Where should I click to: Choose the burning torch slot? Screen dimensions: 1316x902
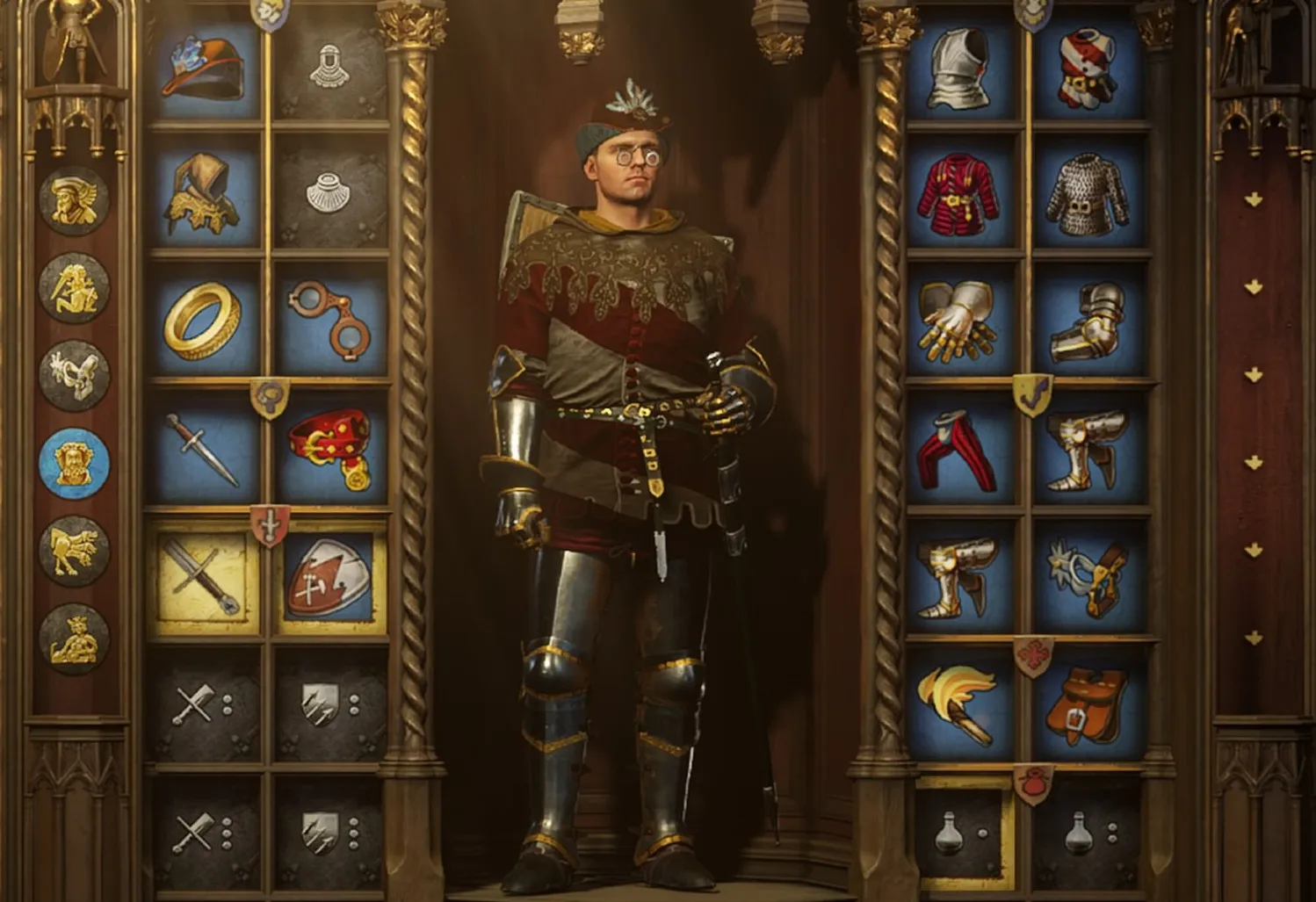click(x=961, y=704)
